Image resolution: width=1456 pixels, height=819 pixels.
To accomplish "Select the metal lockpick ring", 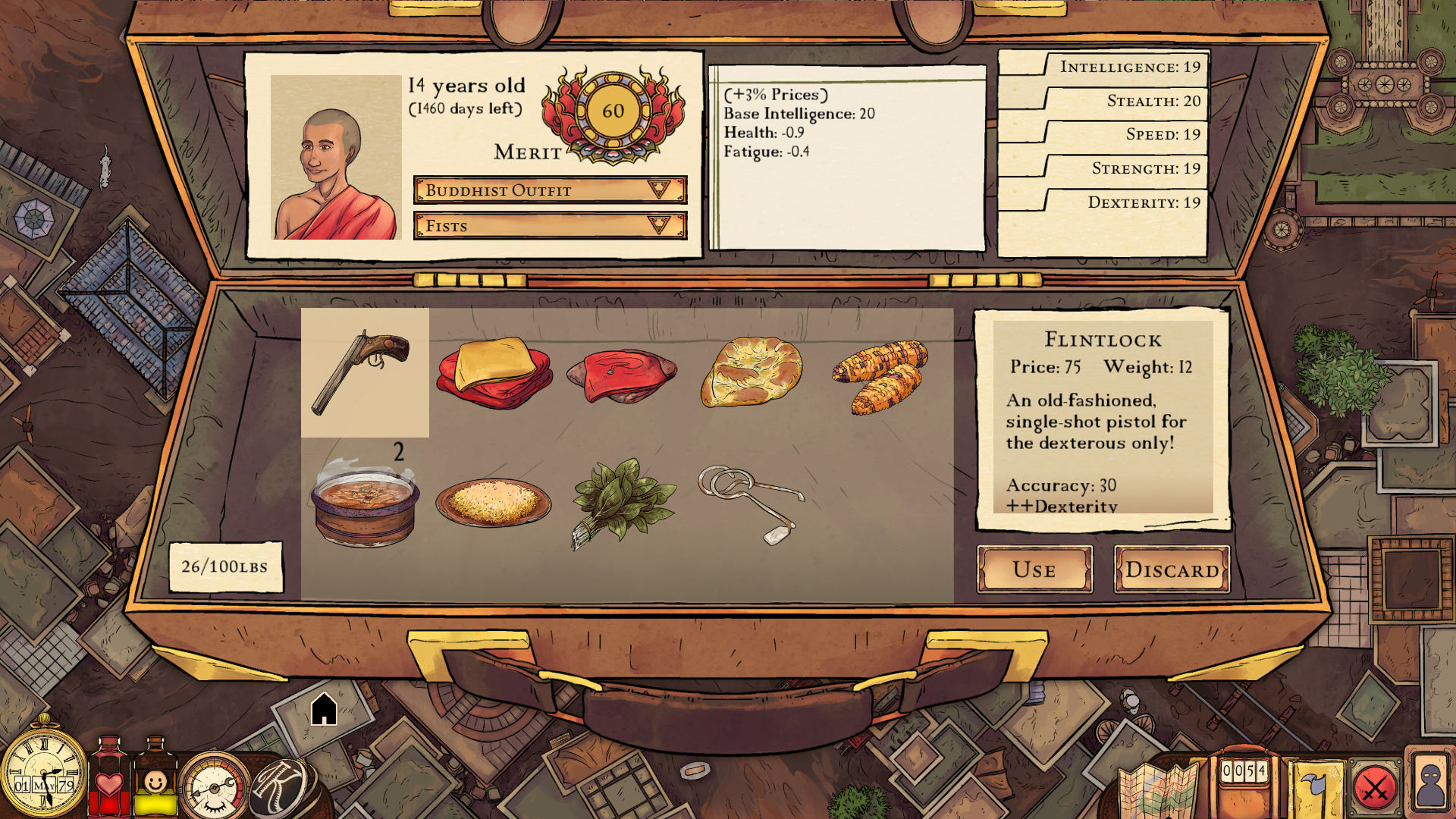I will (751, 500).
